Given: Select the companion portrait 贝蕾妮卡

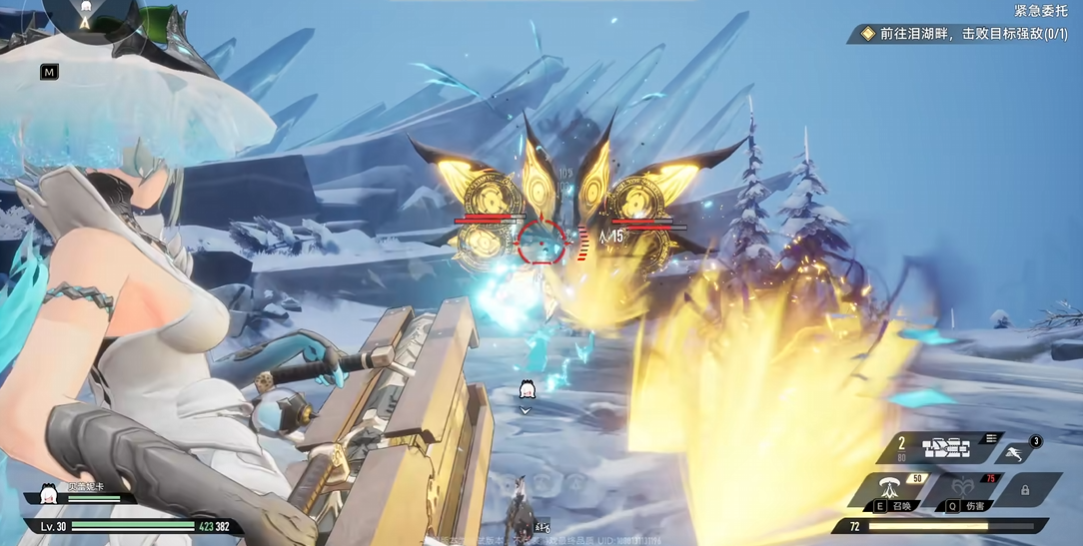Looking at the screenshot, I should [x=47, y=494].
